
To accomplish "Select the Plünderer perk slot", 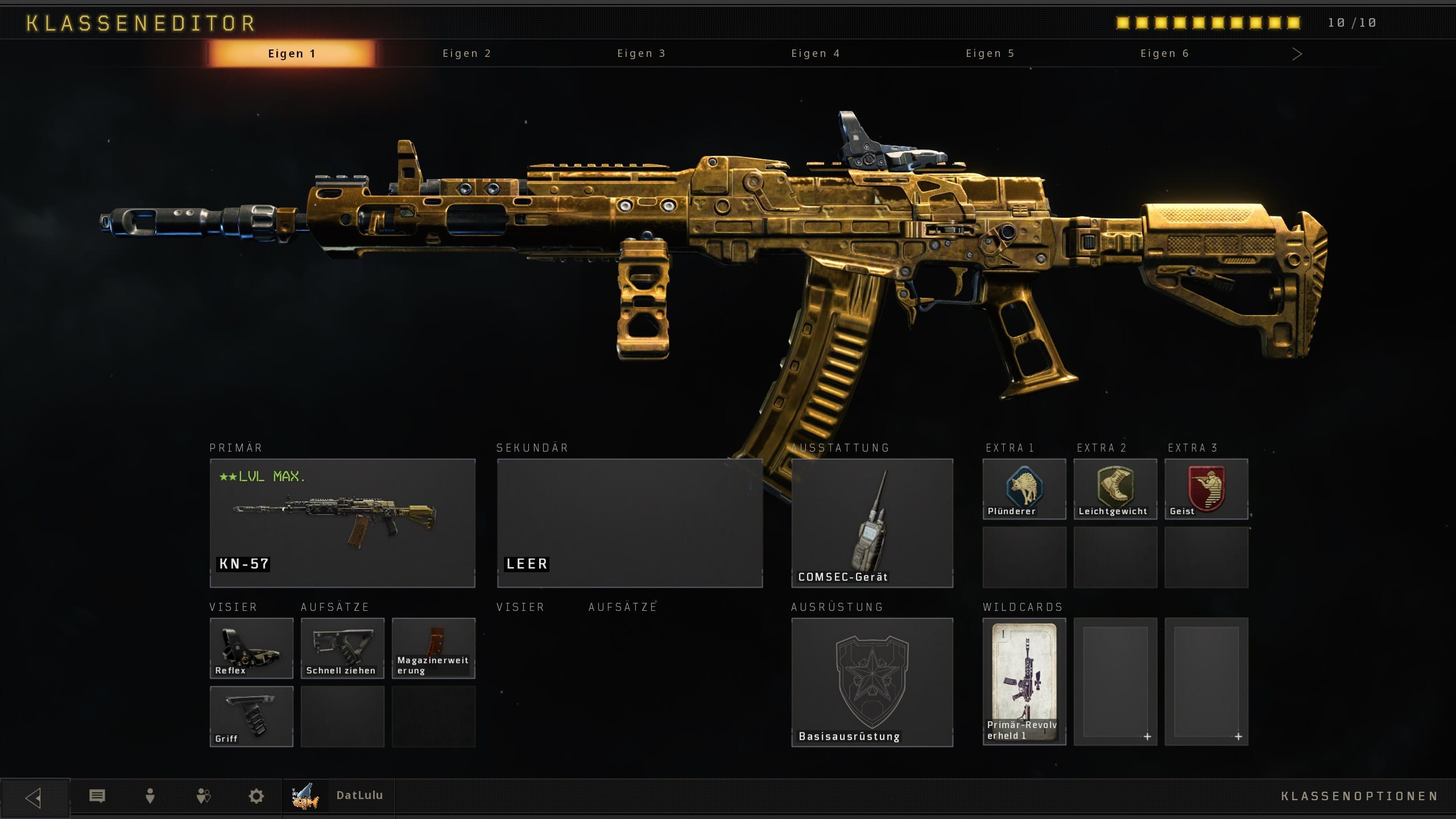I will [x=1024, y=489].
